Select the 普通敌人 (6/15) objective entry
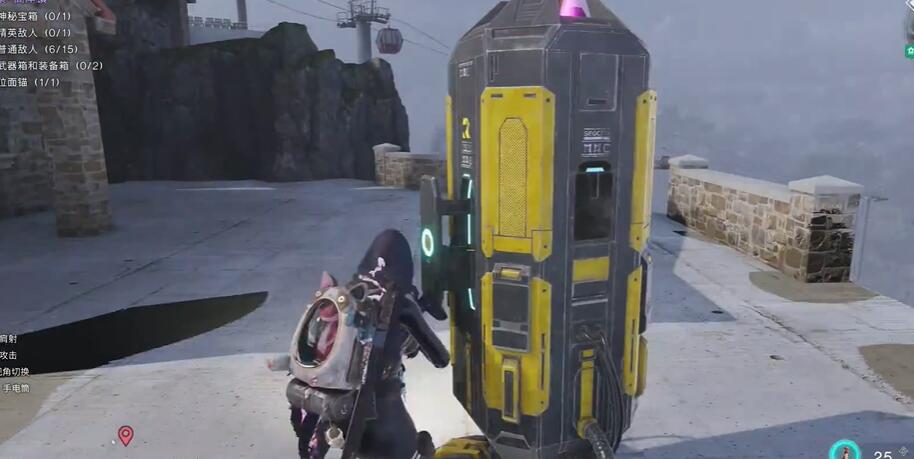 pos(40,49)
